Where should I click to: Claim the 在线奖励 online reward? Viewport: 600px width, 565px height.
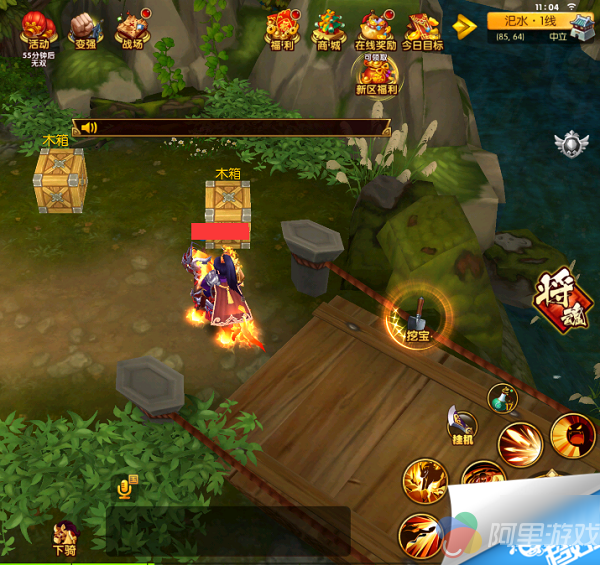pyautogui.click(x=376, y=29)
